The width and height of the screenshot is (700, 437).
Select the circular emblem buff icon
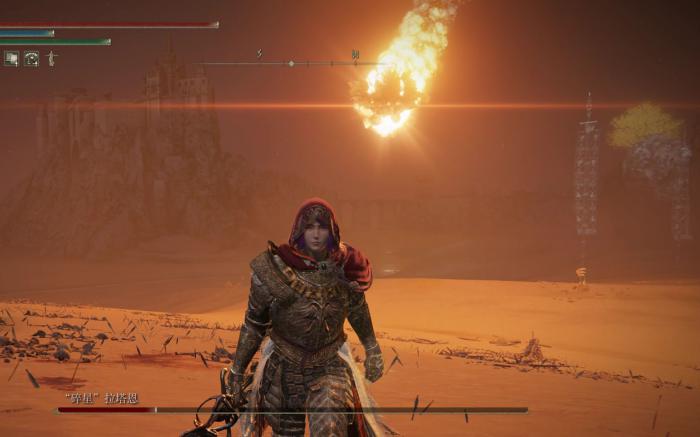(x=31, y=59)
